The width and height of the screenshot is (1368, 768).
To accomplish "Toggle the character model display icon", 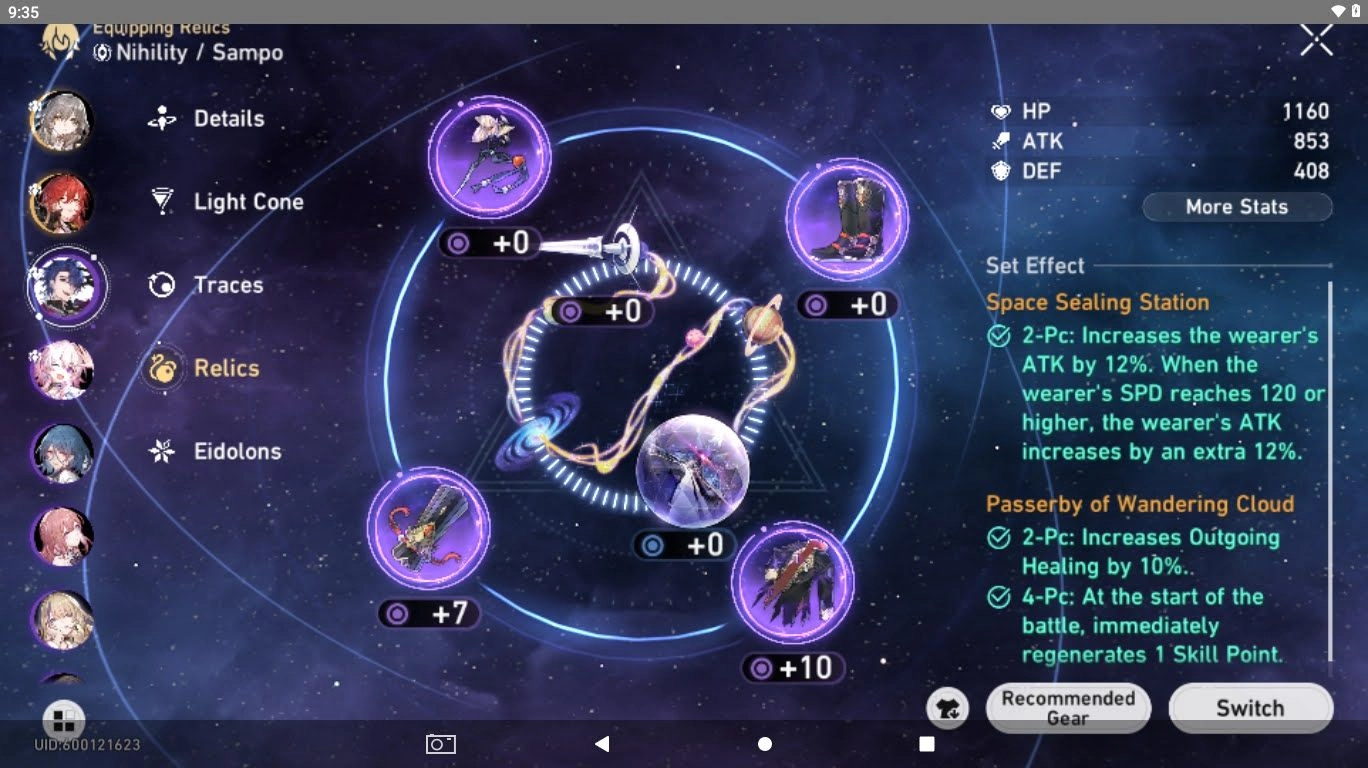I will pos(946,707).
